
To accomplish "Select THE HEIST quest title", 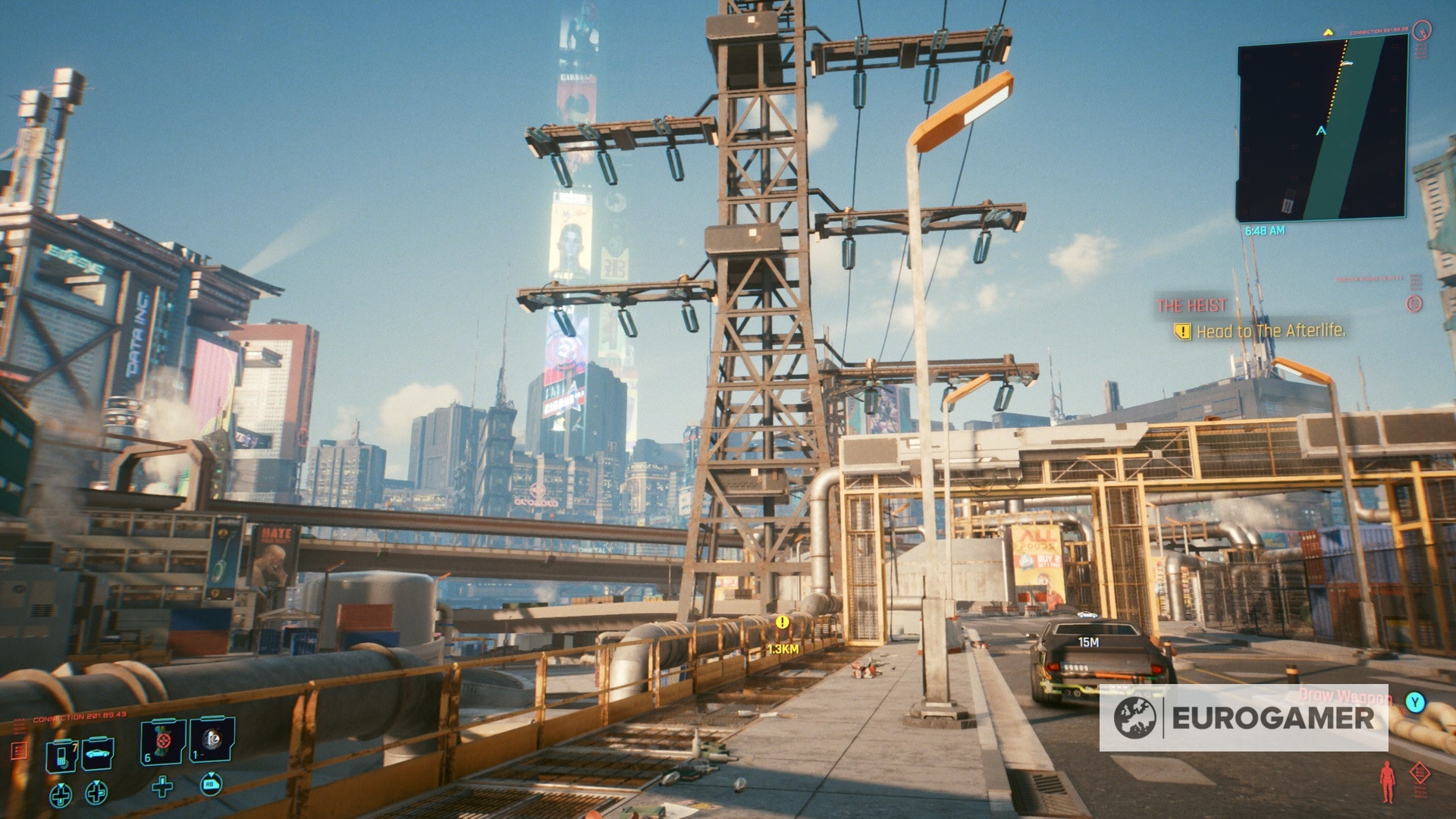I will [1191, 306].
